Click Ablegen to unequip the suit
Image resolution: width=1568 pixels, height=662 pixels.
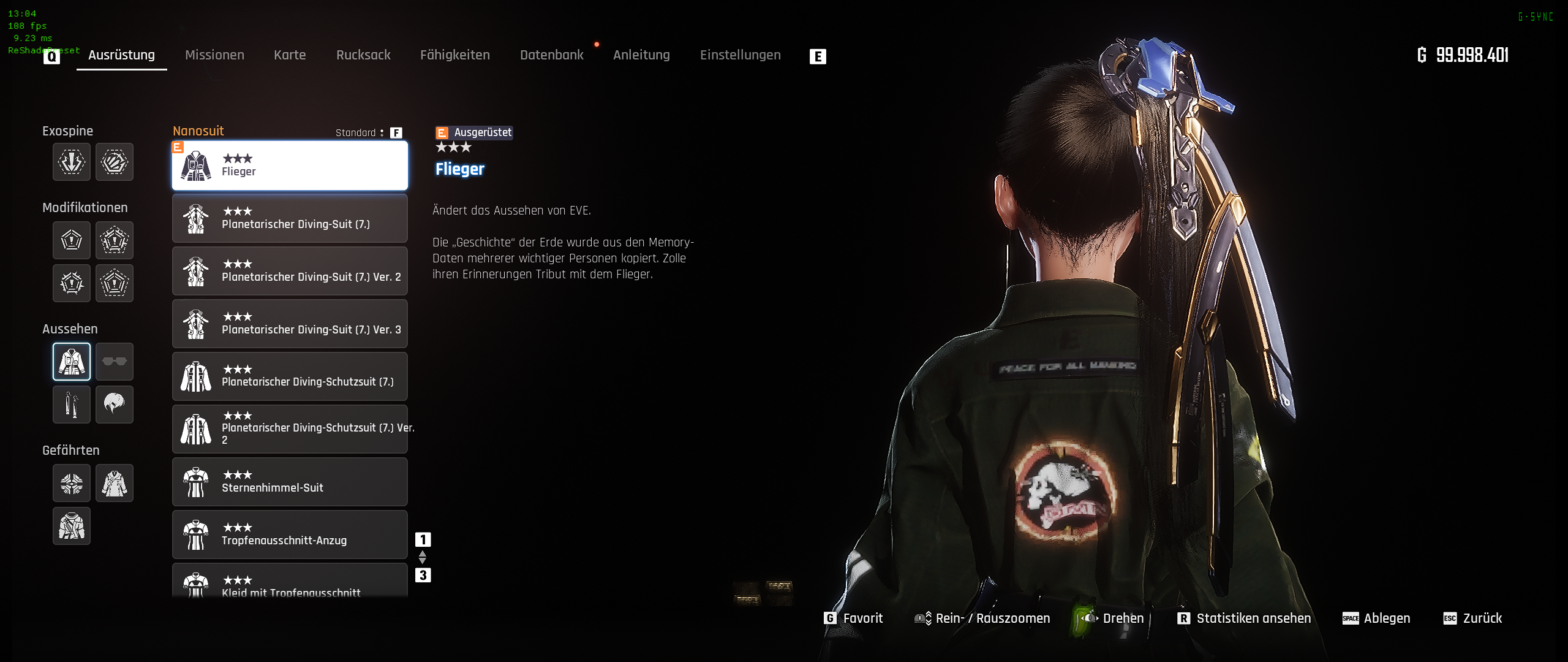coord(1386,618)
